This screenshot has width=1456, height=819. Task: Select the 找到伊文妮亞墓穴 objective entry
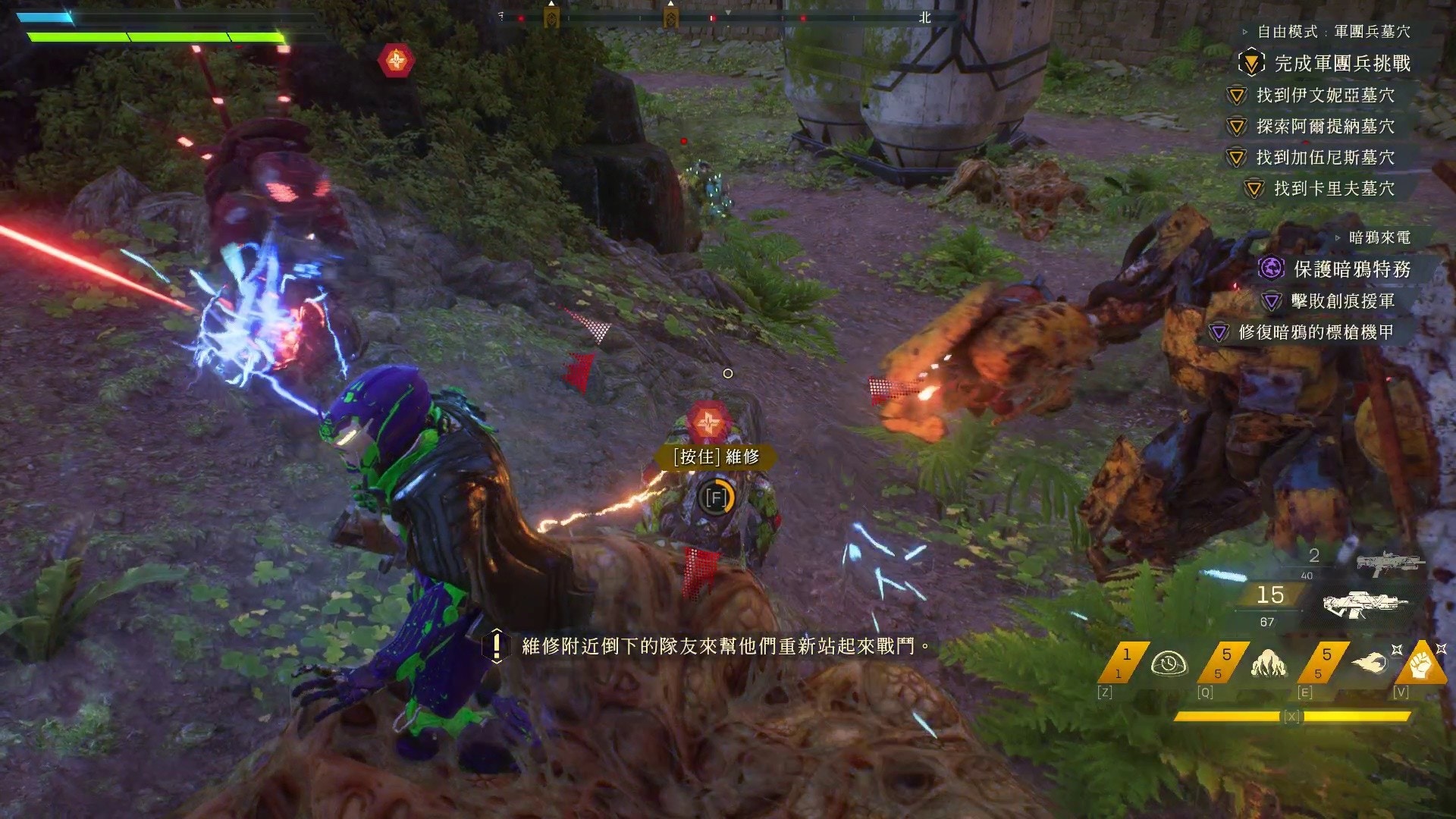coord(1325,96)
